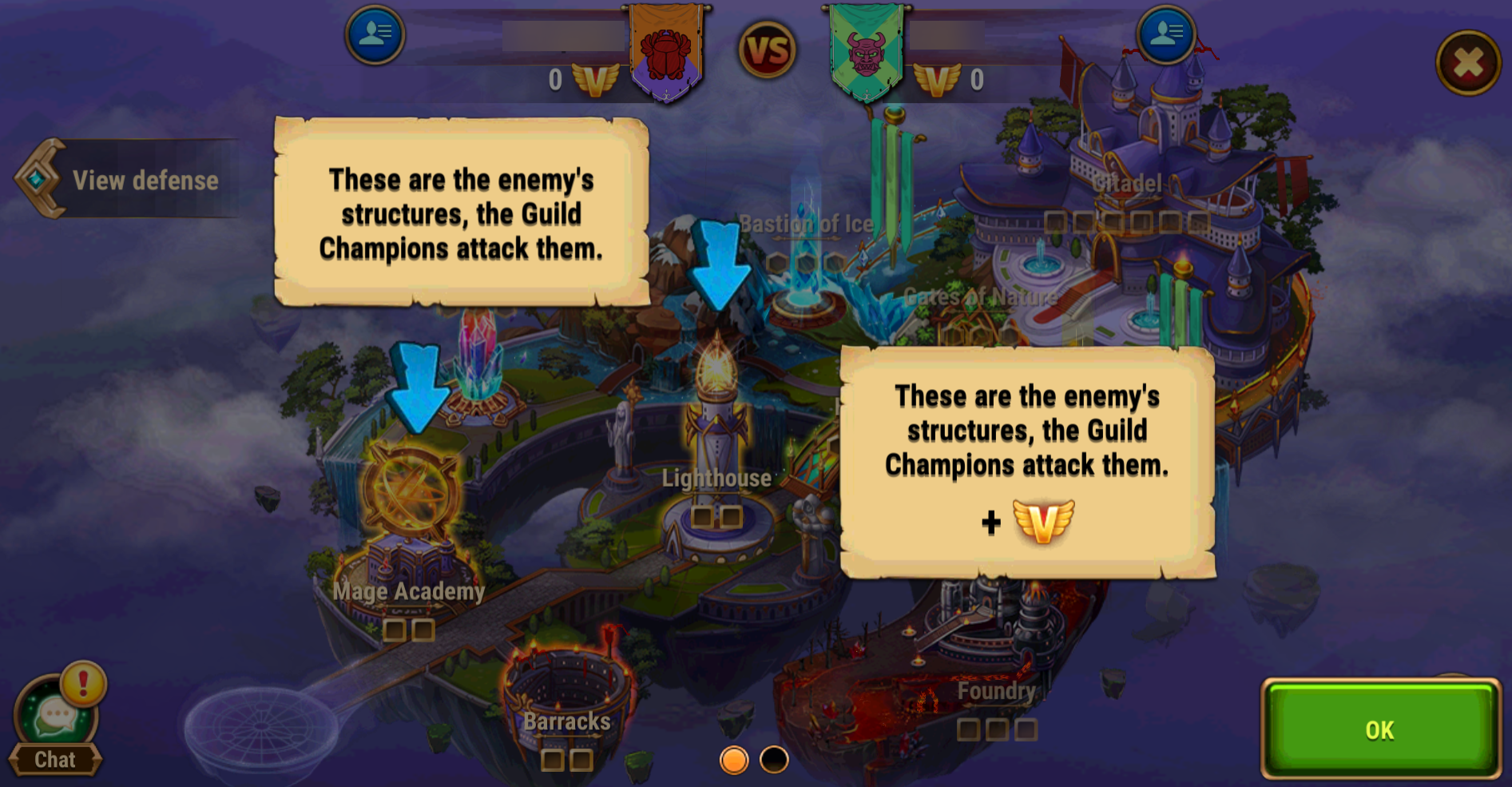This screenshot has width=1512, height=787.
Task: Select the Barracks structure
Action: coord(566,687)
